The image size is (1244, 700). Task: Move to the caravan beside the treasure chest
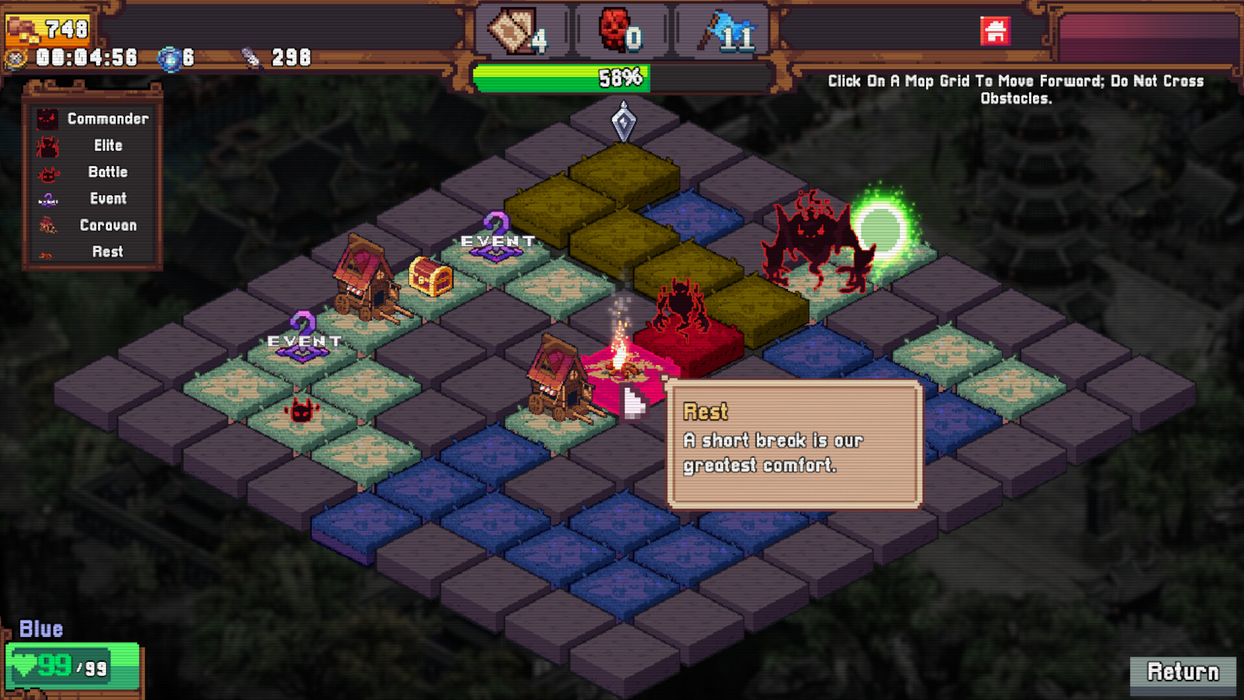pos(366,281)
